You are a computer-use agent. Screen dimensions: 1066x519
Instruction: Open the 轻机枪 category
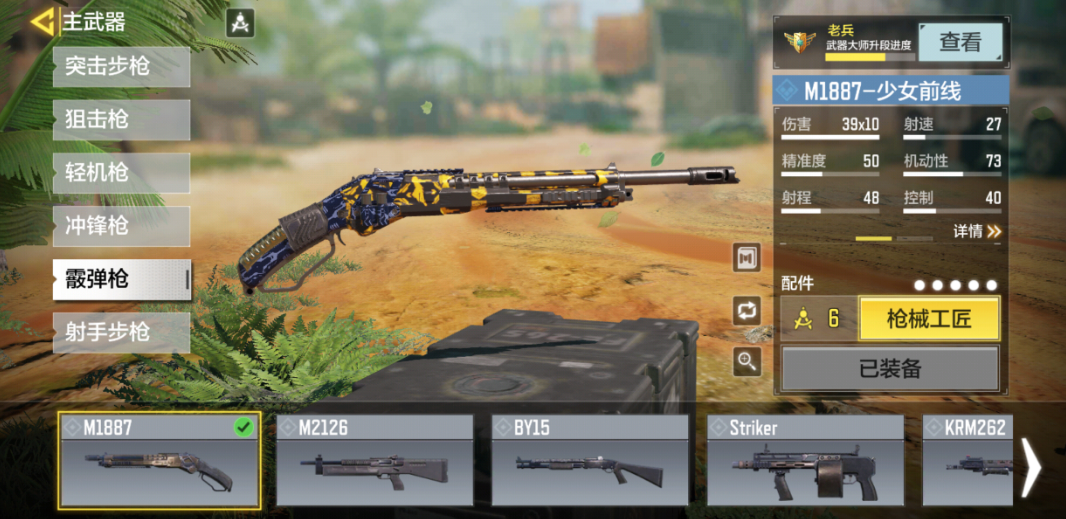121,173
